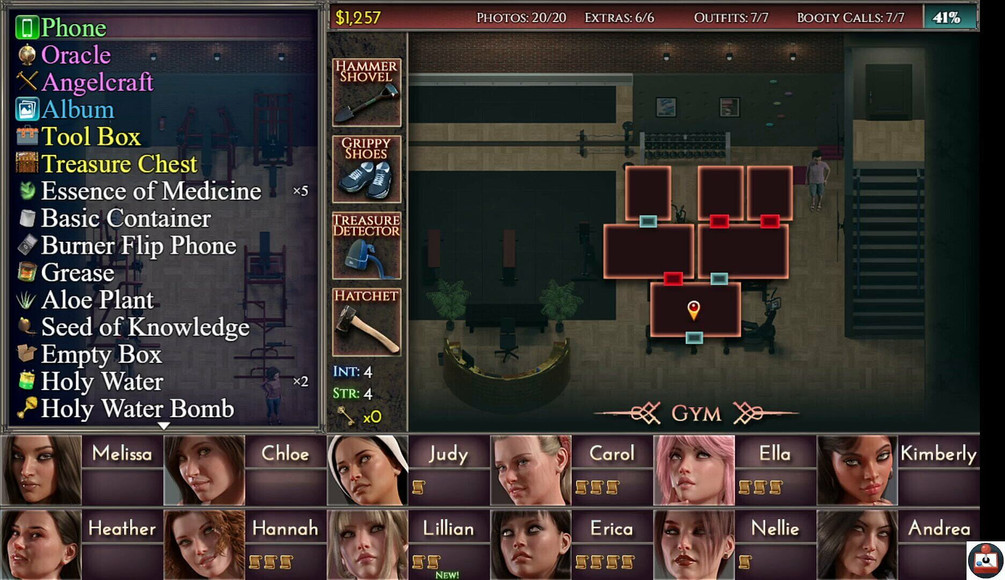
Task: Select the Hammer Shovel tool
Action: tap(366, 92)
